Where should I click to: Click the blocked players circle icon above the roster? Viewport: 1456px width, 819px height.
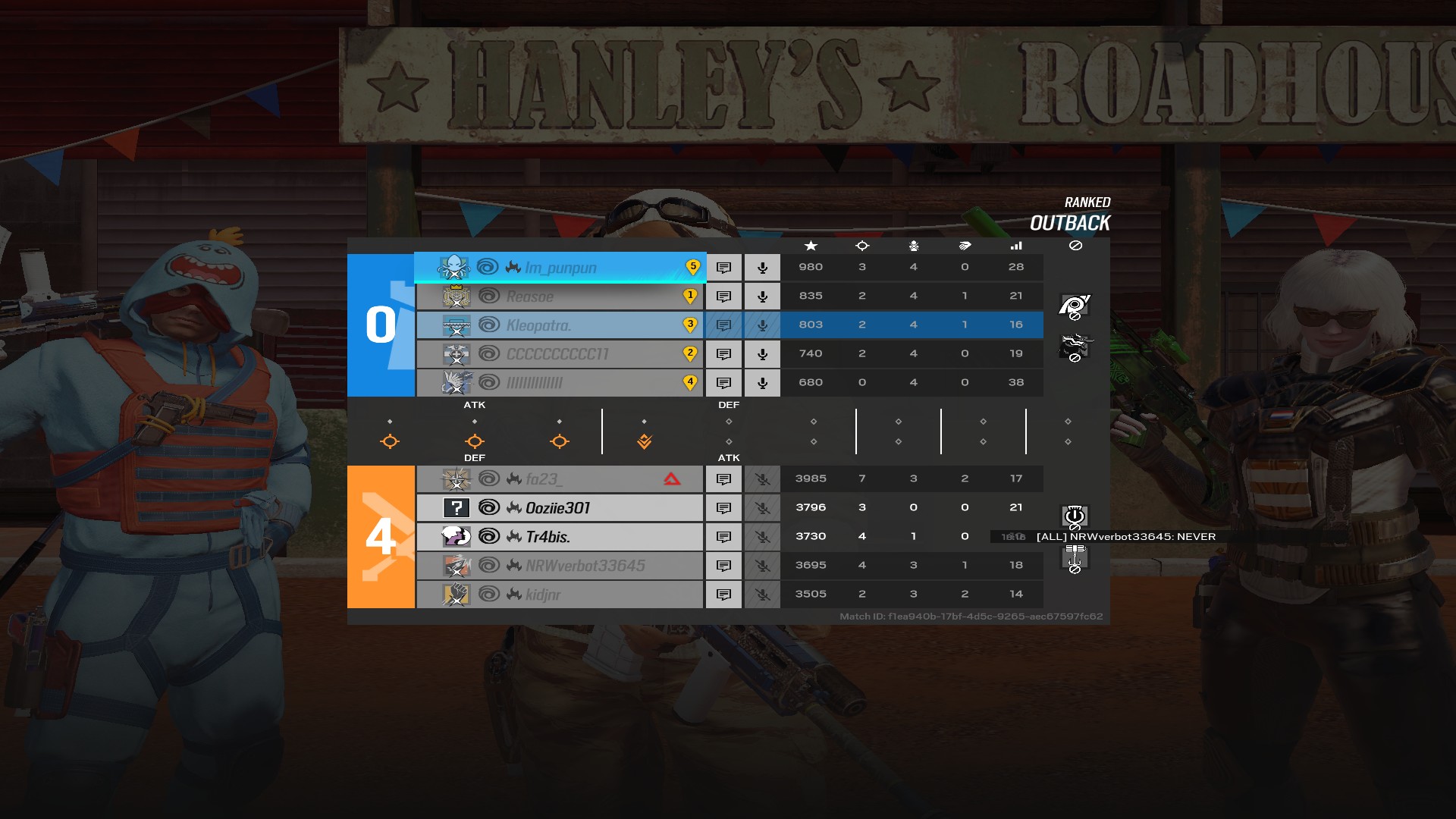[1076, 246]
